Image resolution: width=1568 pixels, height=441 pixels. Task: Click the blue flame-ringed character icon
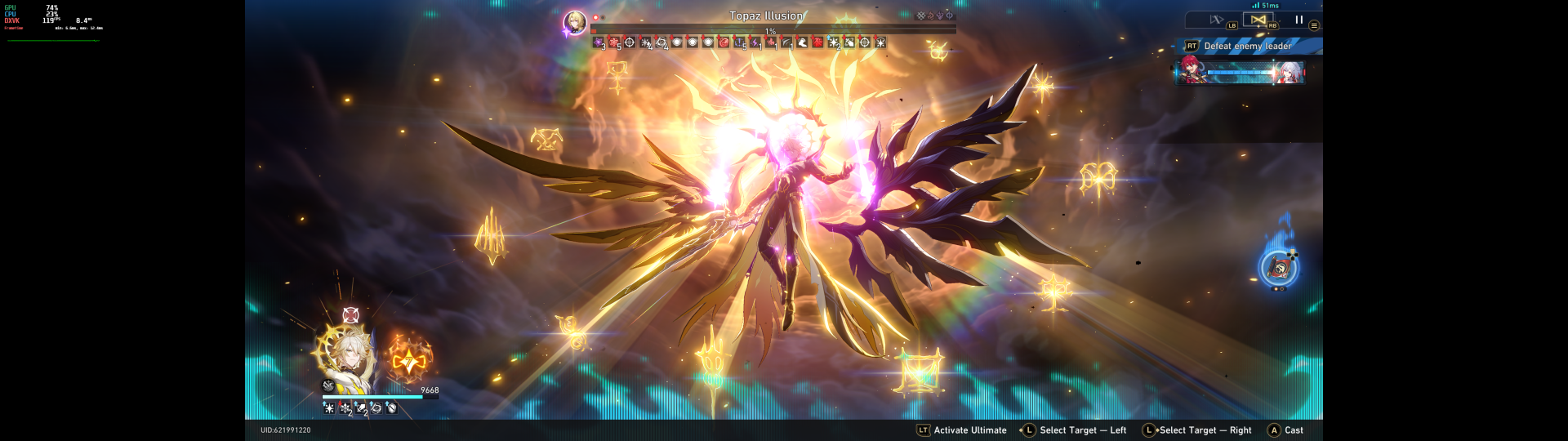pyautogui.click(x=1278, y=268)
